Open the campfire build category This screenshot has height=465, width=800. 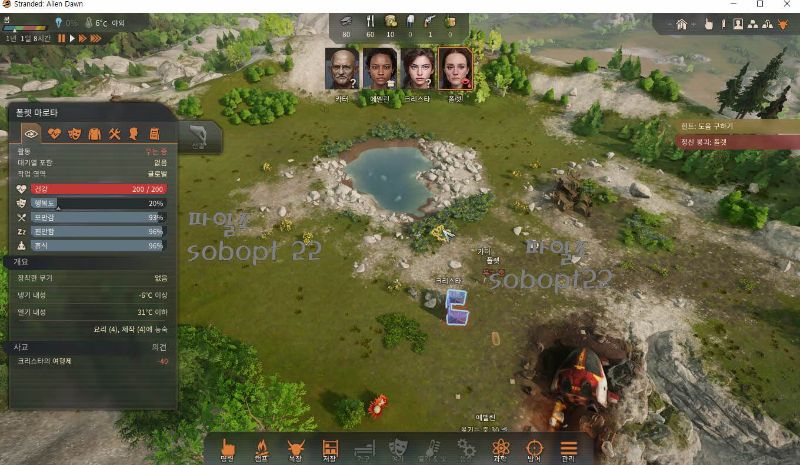point(262,447)
